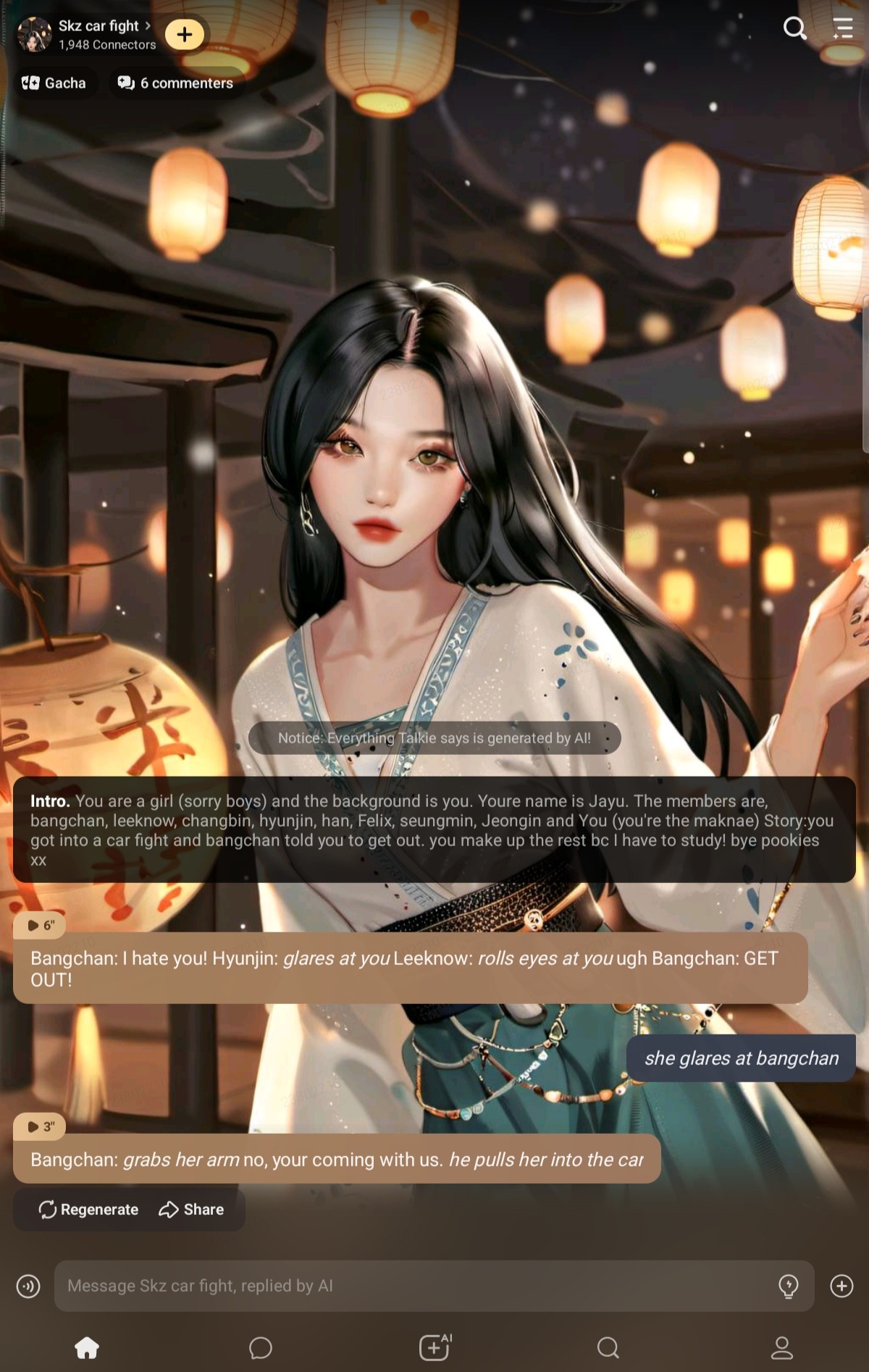The height and width of the screenshot is (1372, 869).
Task: Show reply suggestions with the lightbulb icon
Action: tap(788, 1286)
